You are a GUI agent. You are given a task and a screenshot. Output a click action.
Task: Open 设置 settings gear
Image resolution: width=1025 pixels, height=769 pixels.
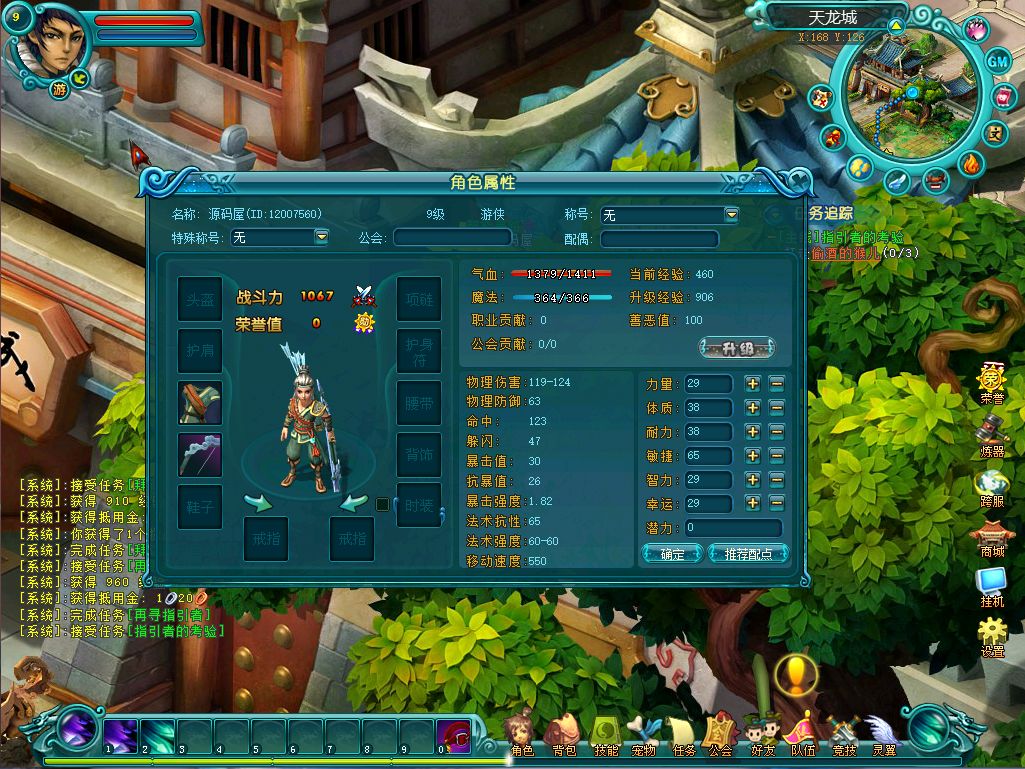click(x=992, y=636)
